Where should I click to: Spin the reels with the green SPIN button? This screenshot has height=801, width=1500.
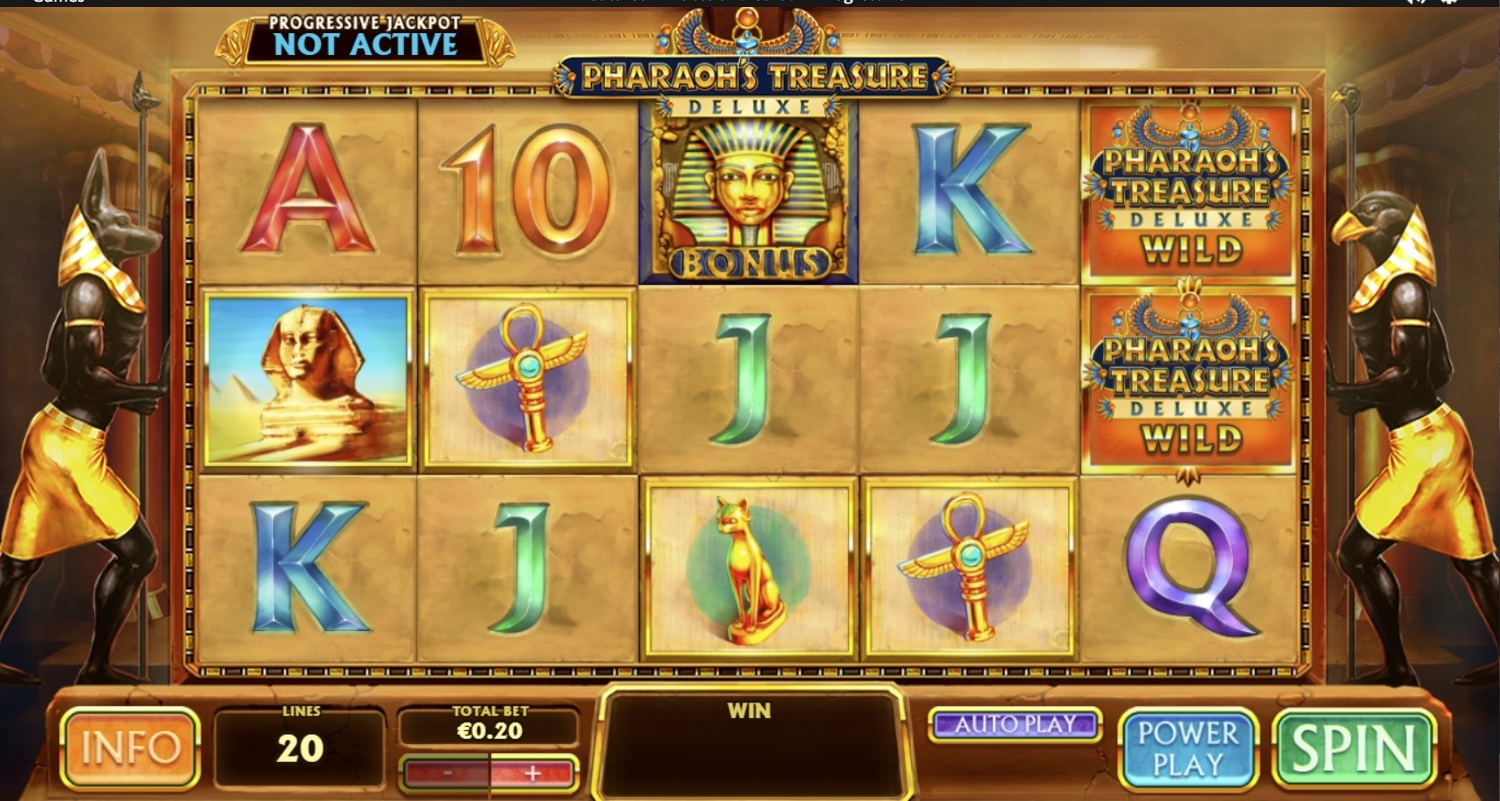(1354, 748)
